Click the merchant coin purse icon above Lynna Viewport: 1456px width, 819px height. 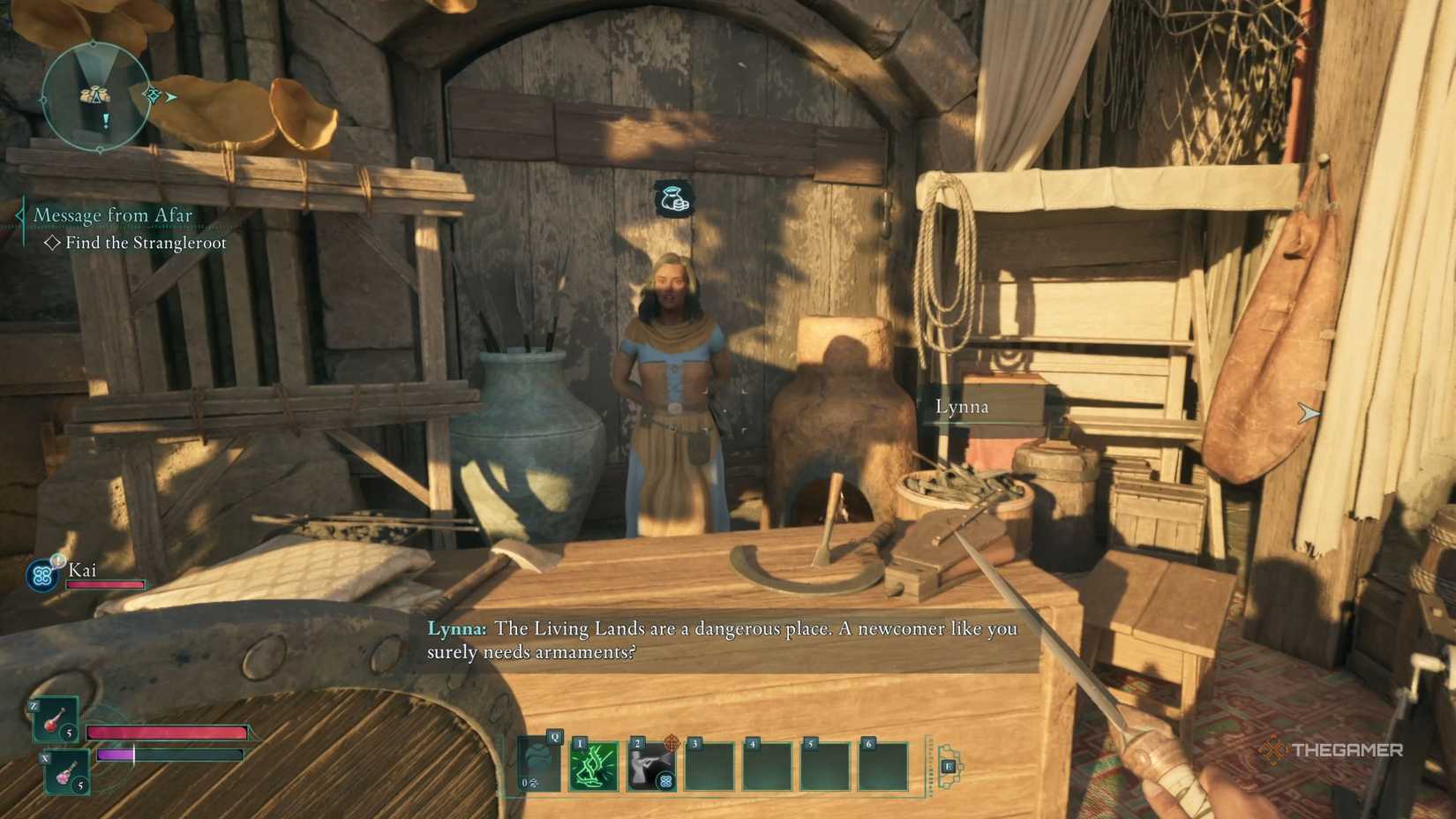672,199
